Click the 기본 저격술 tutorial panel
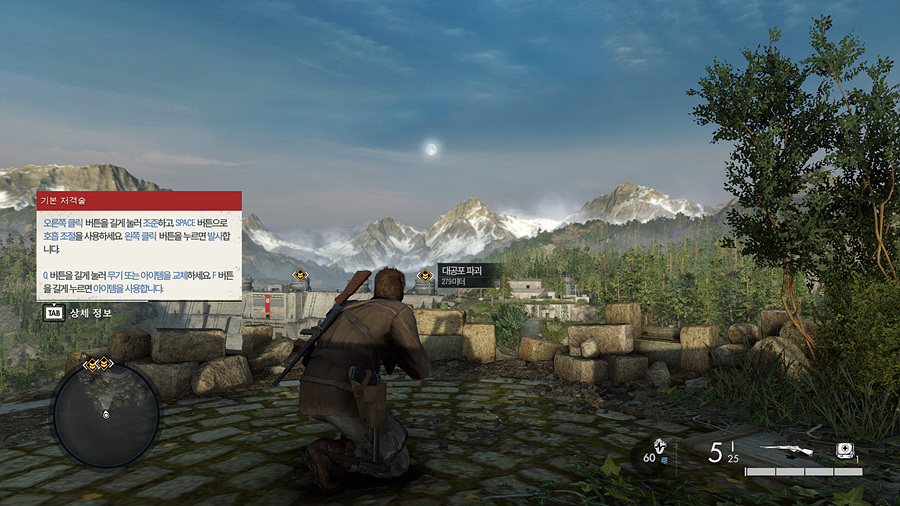The height and width of the screenshot is (506, 900). tap(139, 246)
